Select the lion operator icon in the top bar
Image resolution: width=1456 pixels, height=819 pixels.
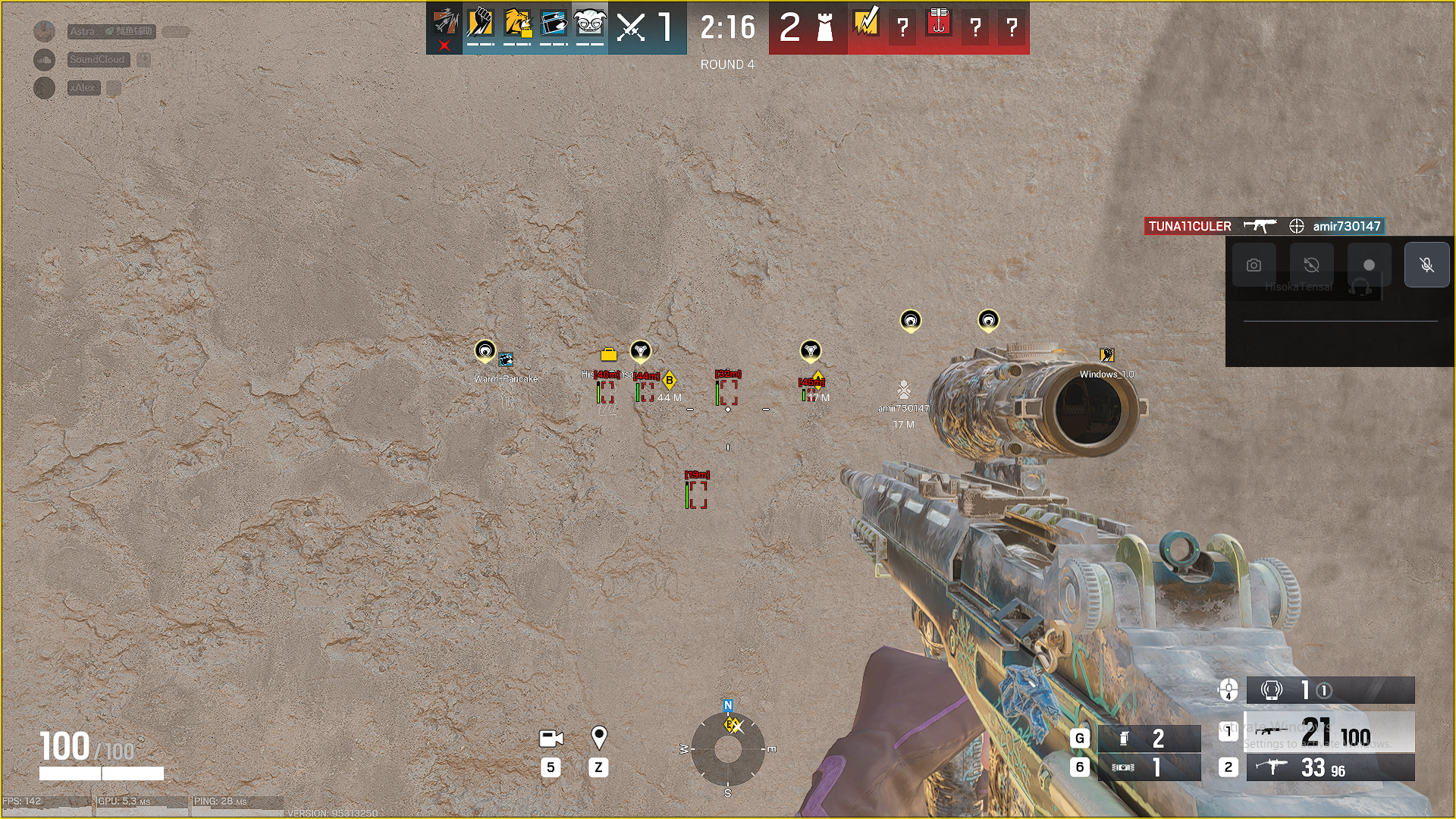point(517,24)
